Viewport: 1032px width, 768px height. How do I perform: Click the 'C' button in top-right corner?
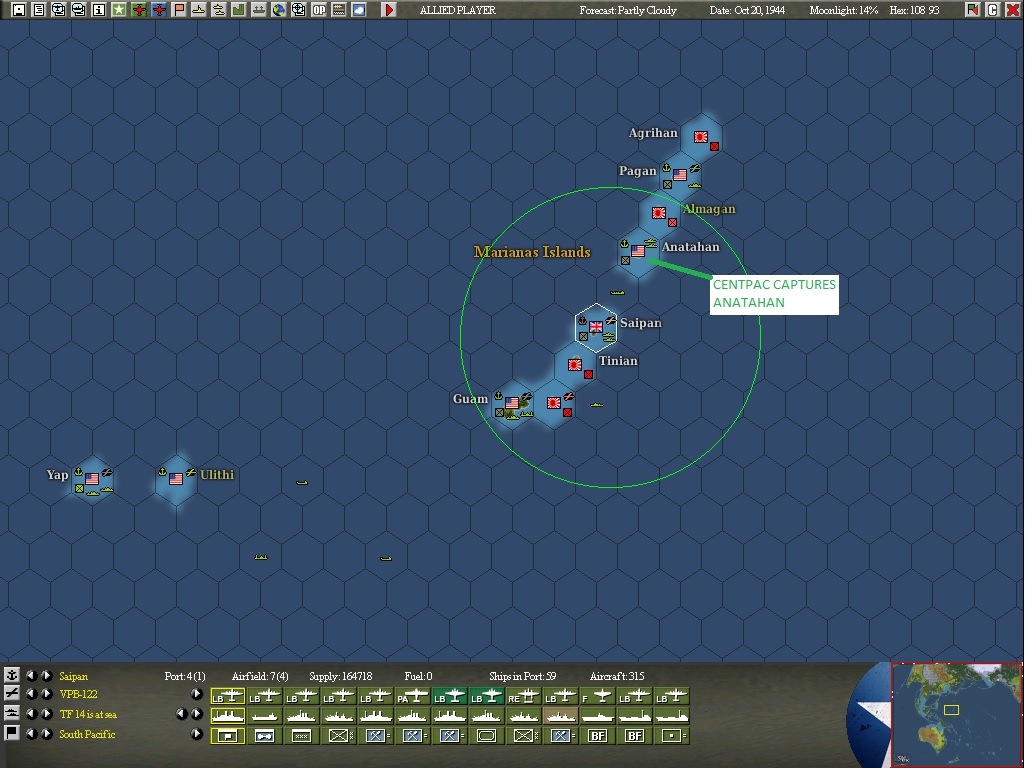pyautogui.click(x=993, y=10)
